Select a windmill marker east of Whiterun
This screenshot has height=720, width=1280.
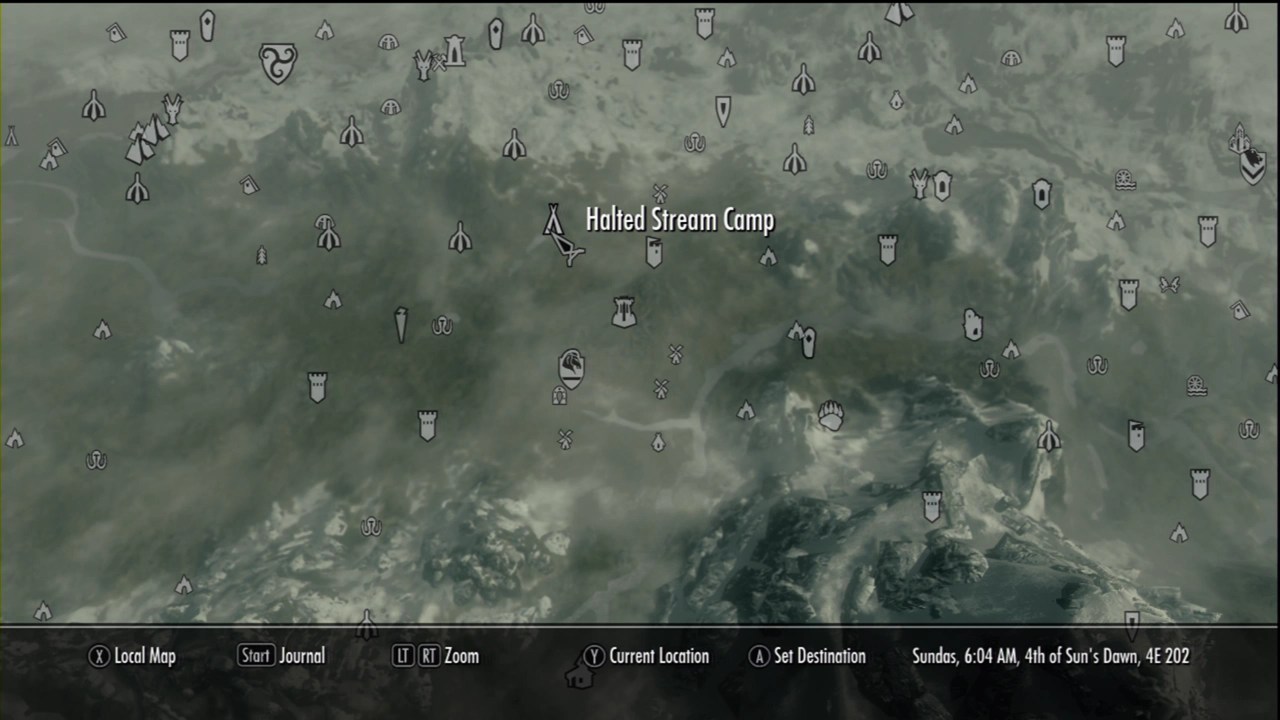(675, 353)
